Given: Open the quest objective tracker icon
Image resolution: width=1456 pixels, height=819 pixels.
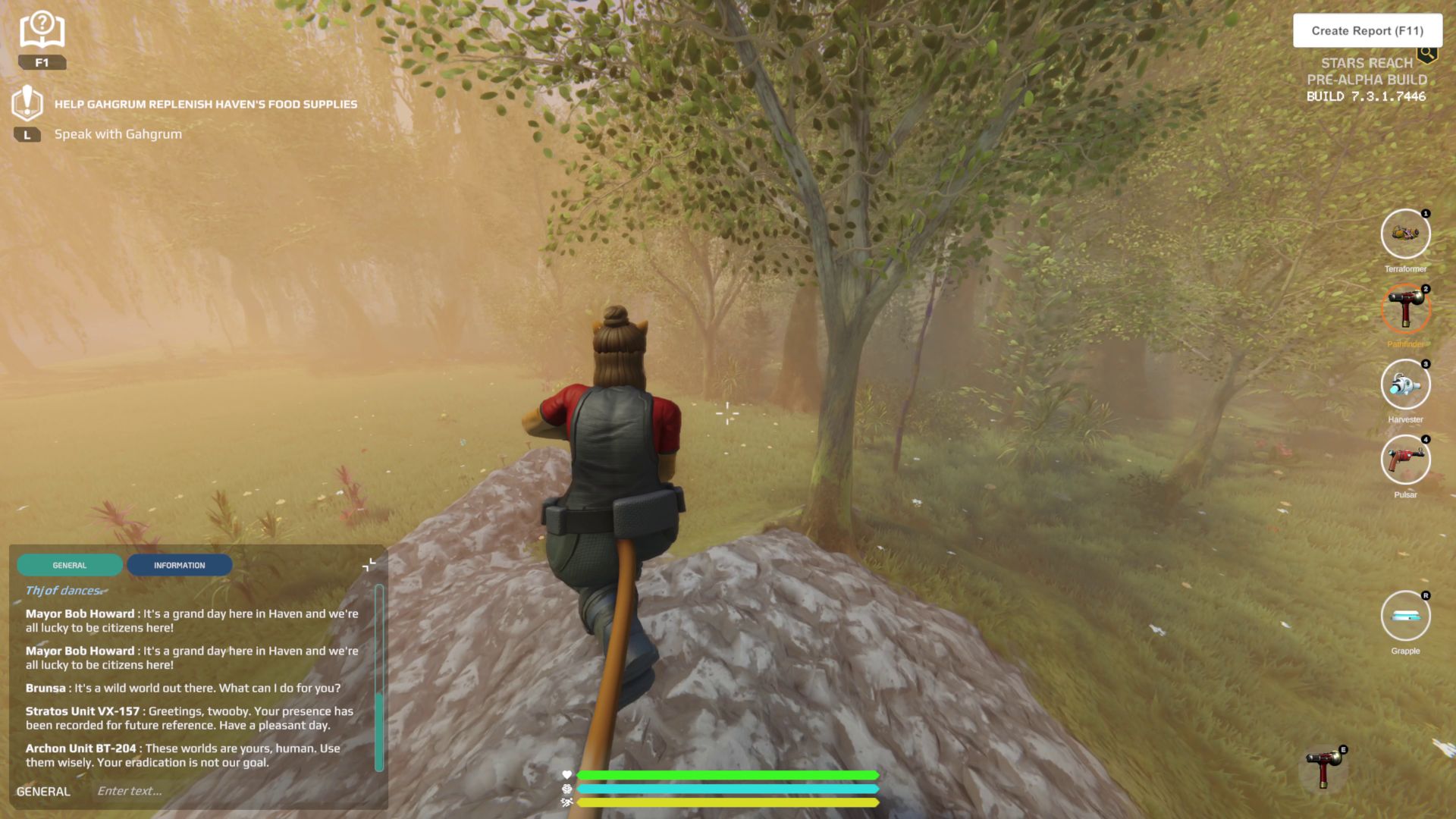Looking at the screenshot, I should click(x=27, y=103).
